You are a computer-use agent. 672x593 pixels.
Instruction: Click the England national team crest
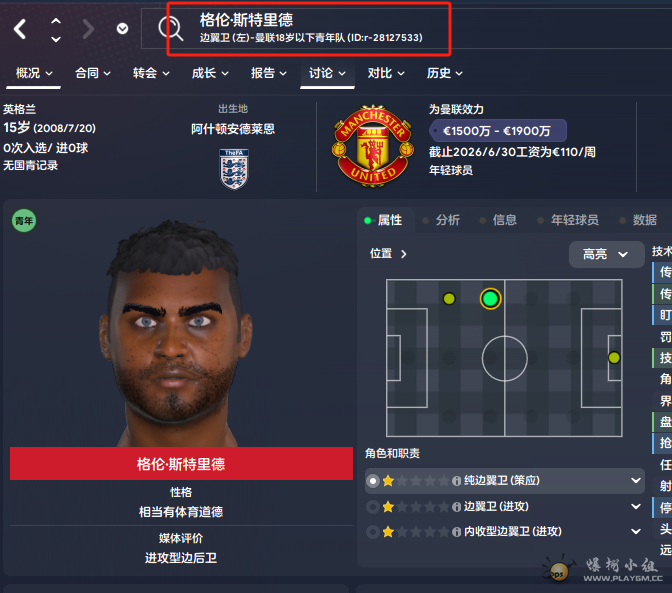pos(234,168)
